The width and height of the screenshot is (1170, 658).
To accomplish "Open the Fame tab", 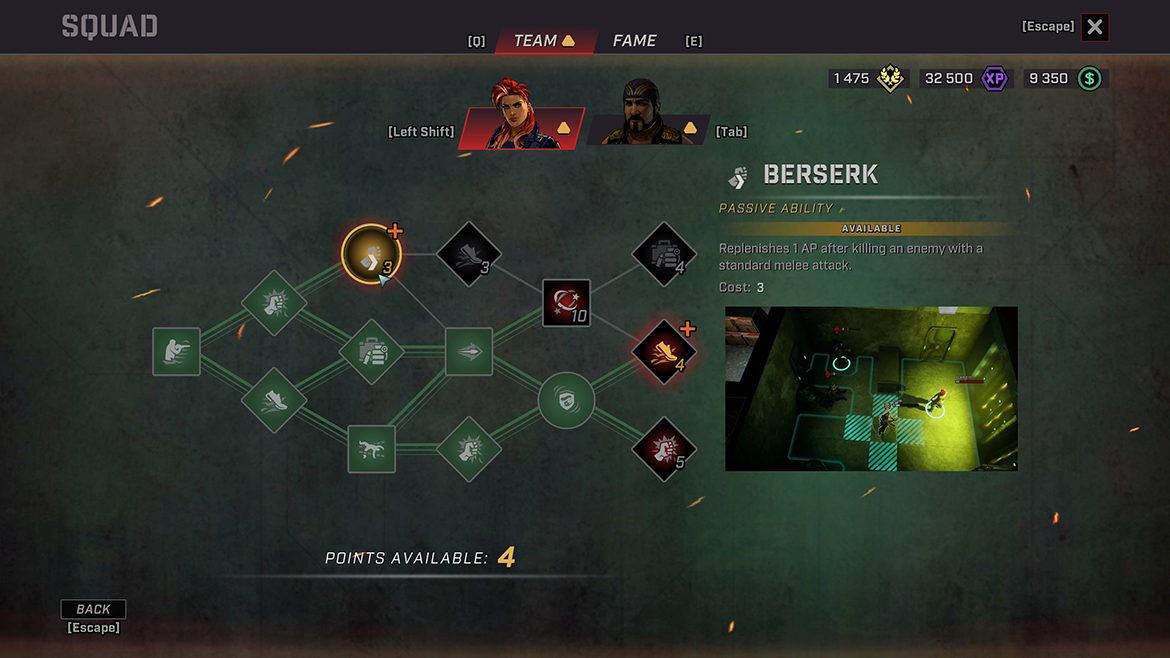I will point(634,41).
